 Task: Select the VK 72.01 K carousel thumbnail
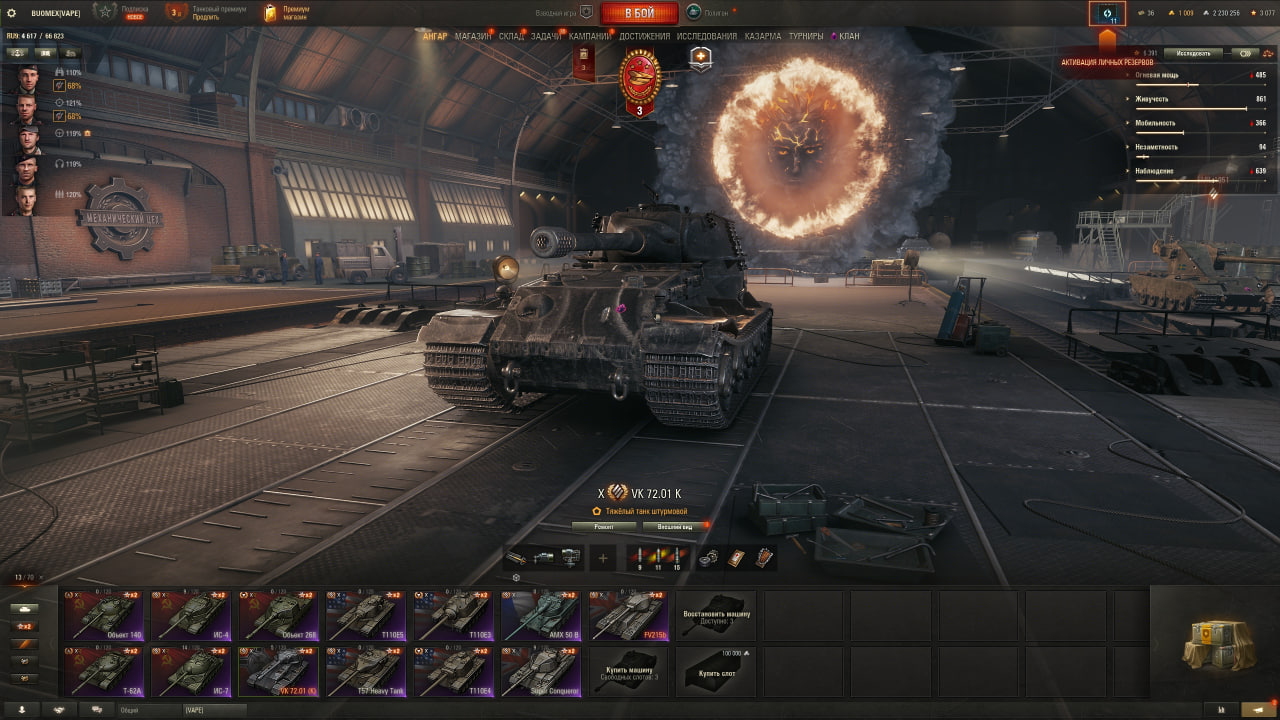point(279,668)
